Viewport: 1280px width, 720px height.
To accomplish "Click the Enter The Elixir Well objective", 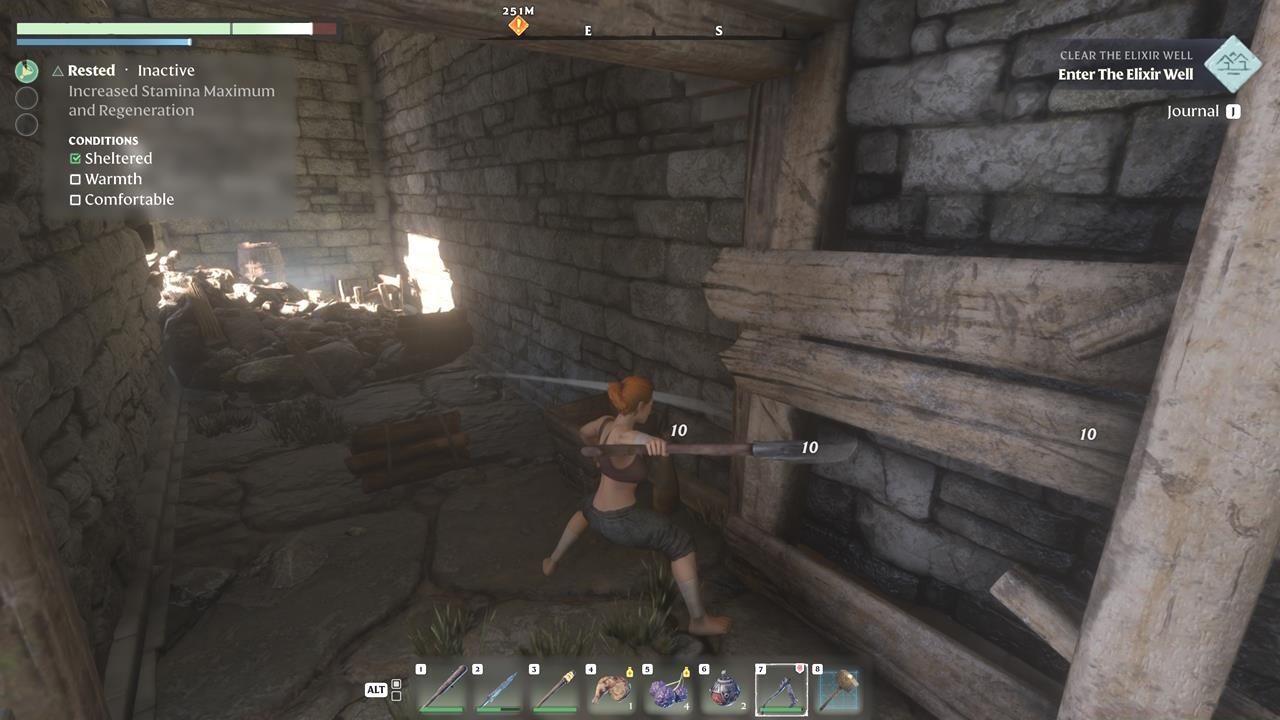I will click(1124, 75).
